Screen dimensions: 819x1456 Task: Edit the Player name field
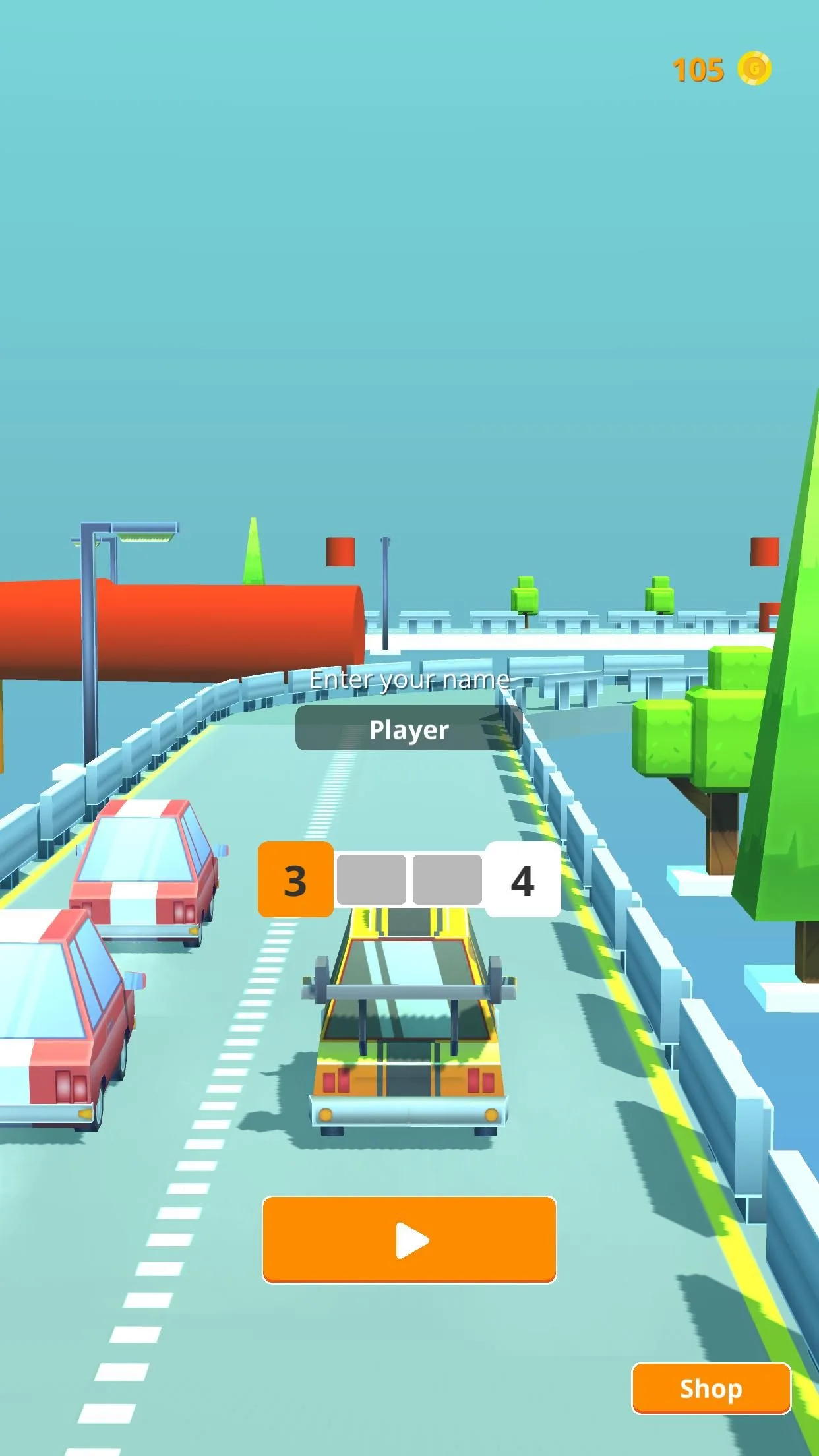(409, 729)
